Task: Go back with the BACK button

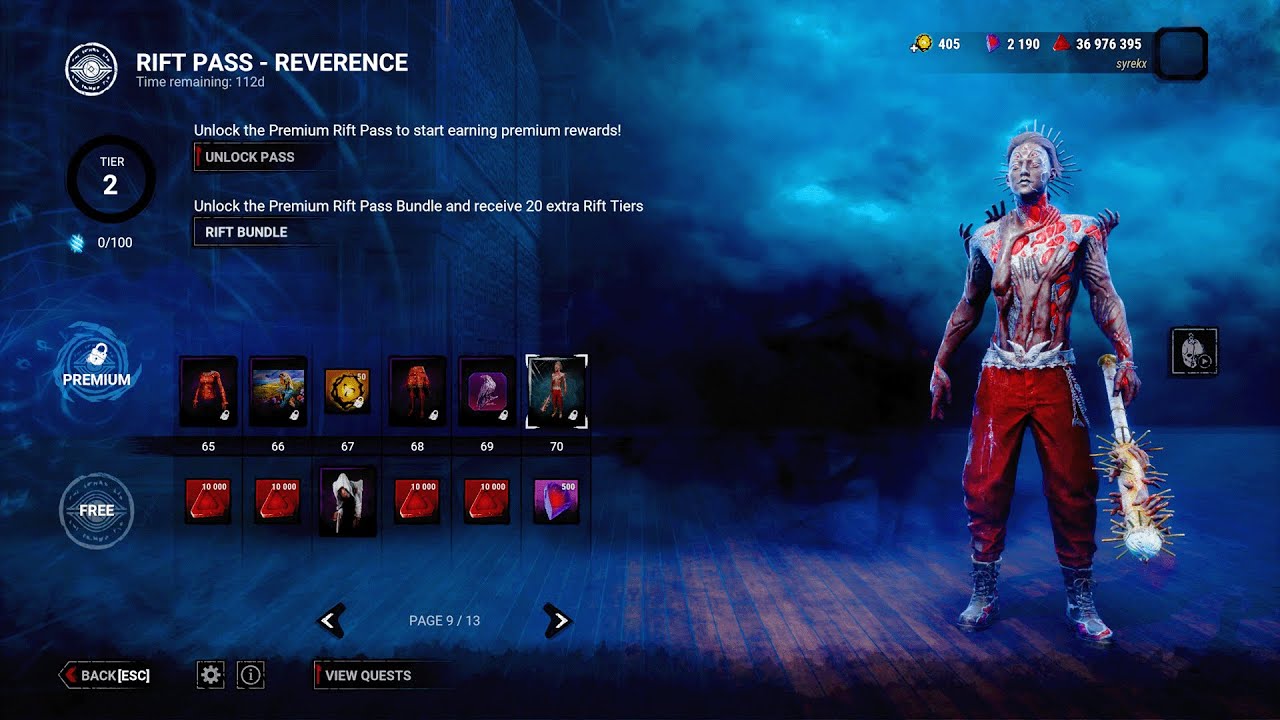Action: pyautogui.click(x=106, y=675)
